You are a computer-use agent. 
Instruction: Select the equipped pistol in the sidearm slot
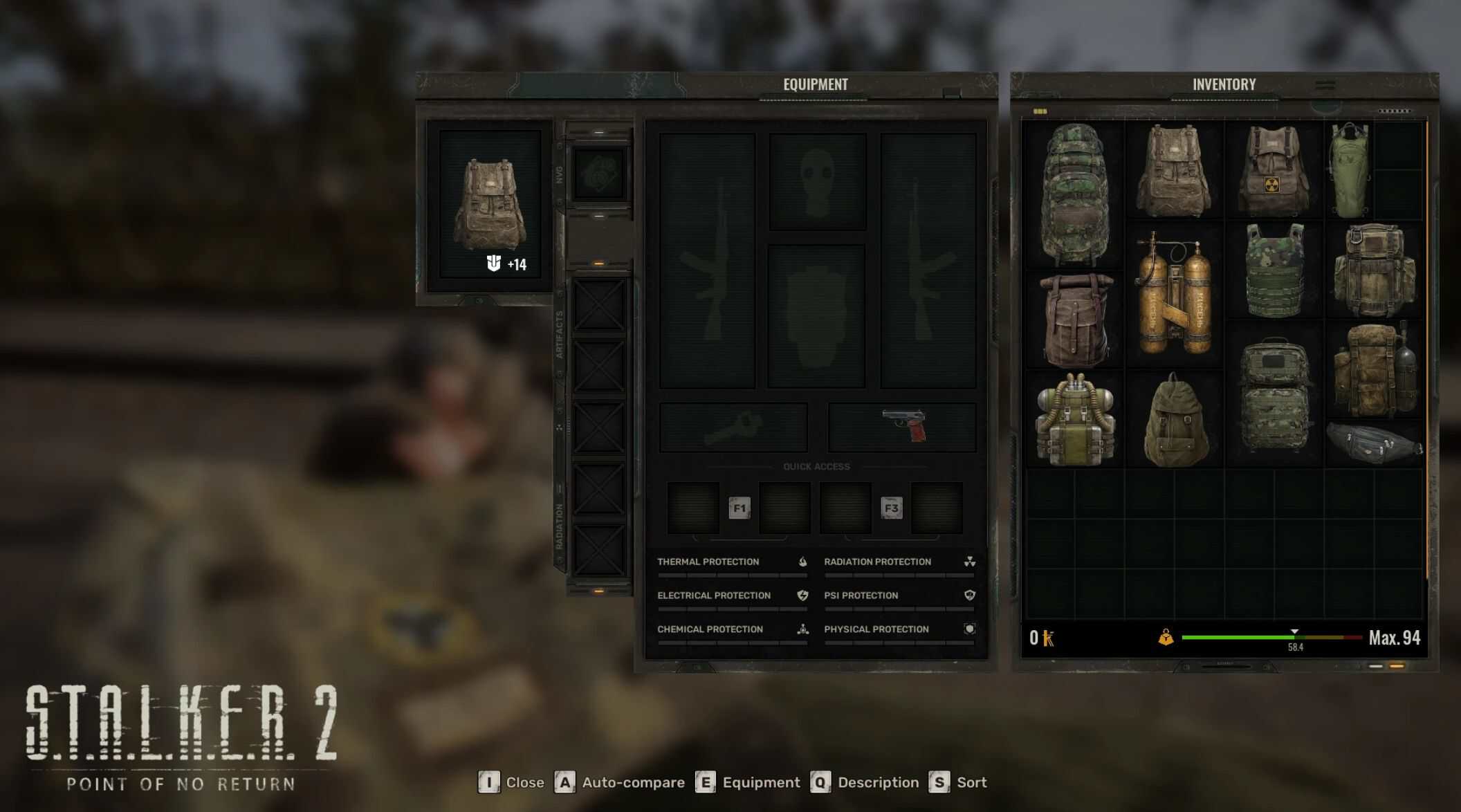click(x=902, y=427)
